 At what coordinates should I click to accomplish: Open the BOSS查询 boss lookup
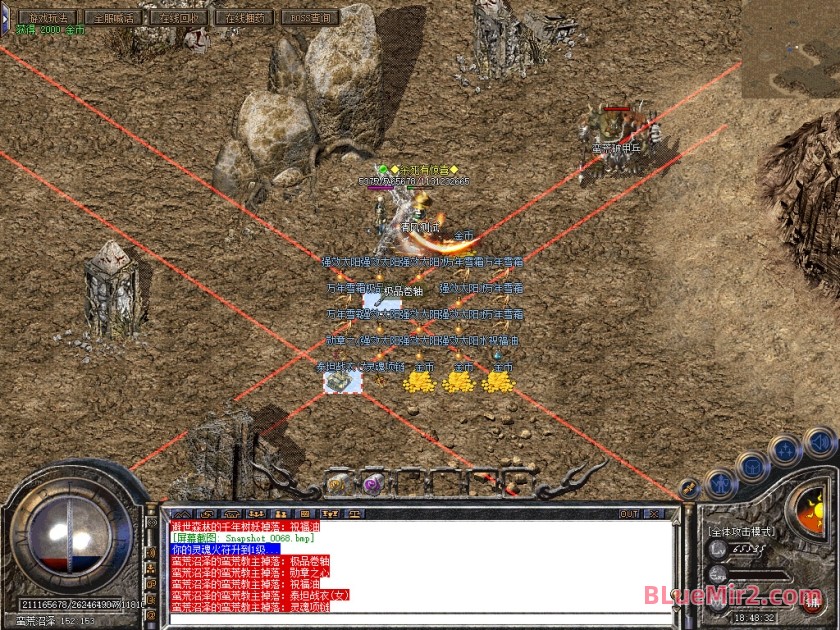point(310,17)
